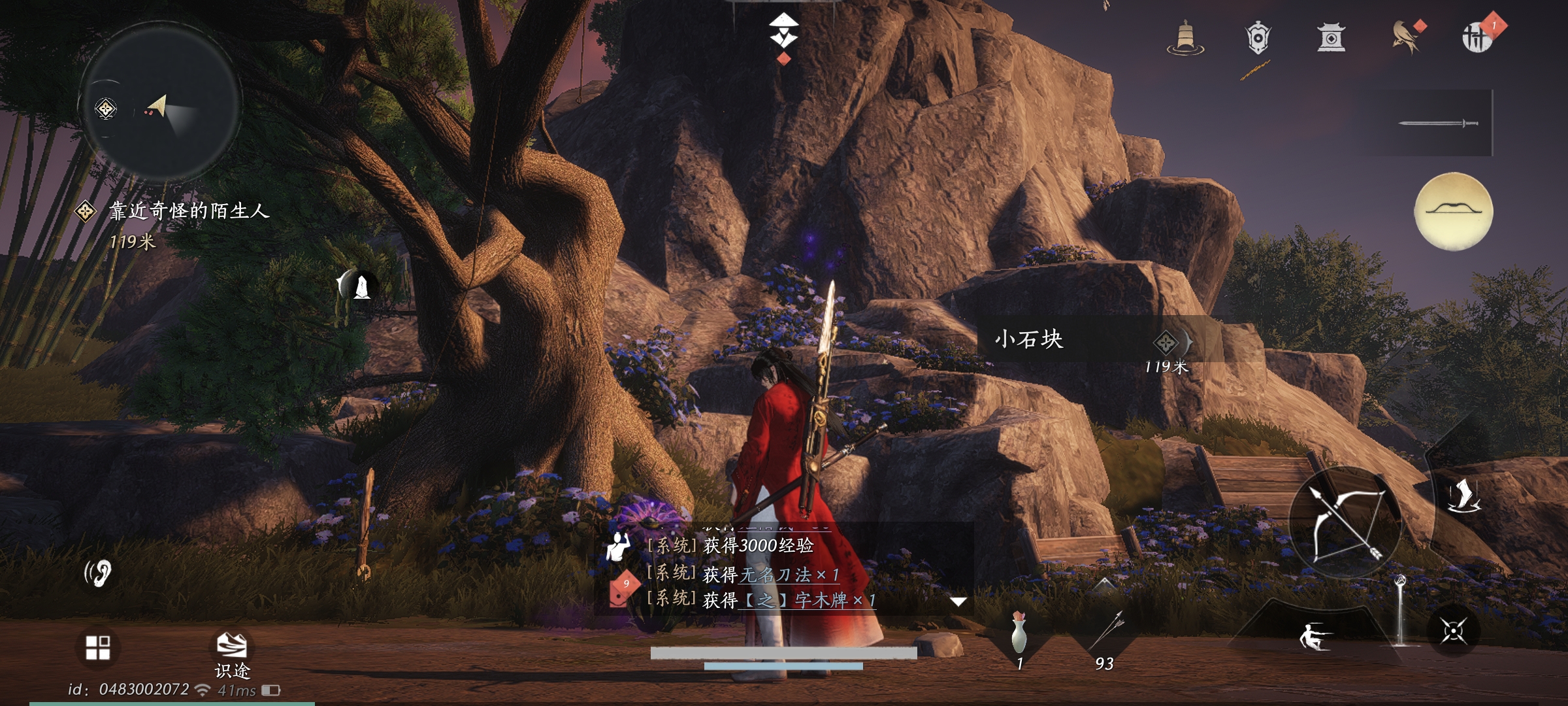This screenshot has width=1568, height=706.
Task: Tap the bell icon in the top bar
Action: click(x=1185, y=38)
